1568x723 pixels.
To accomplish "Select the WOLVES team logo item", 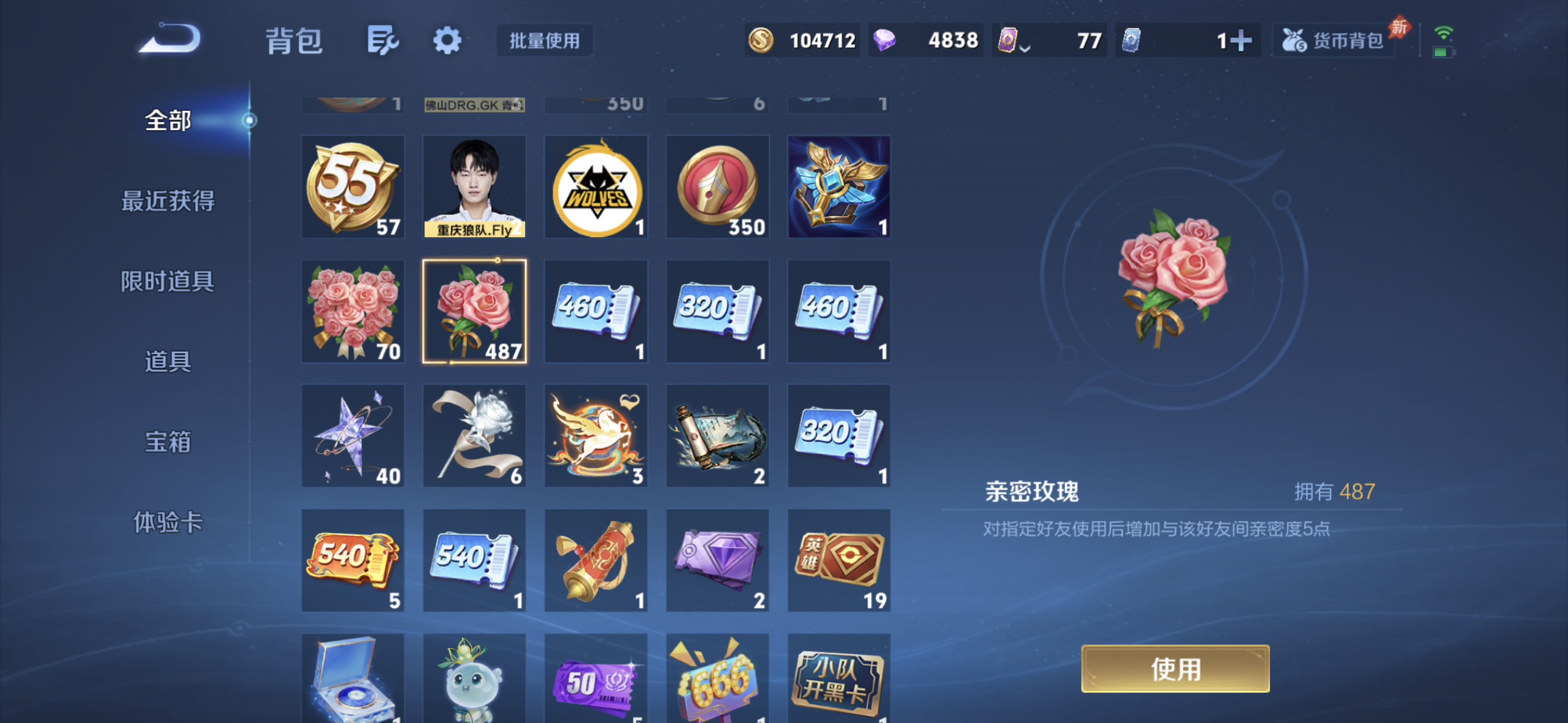I will coord(595,186).
